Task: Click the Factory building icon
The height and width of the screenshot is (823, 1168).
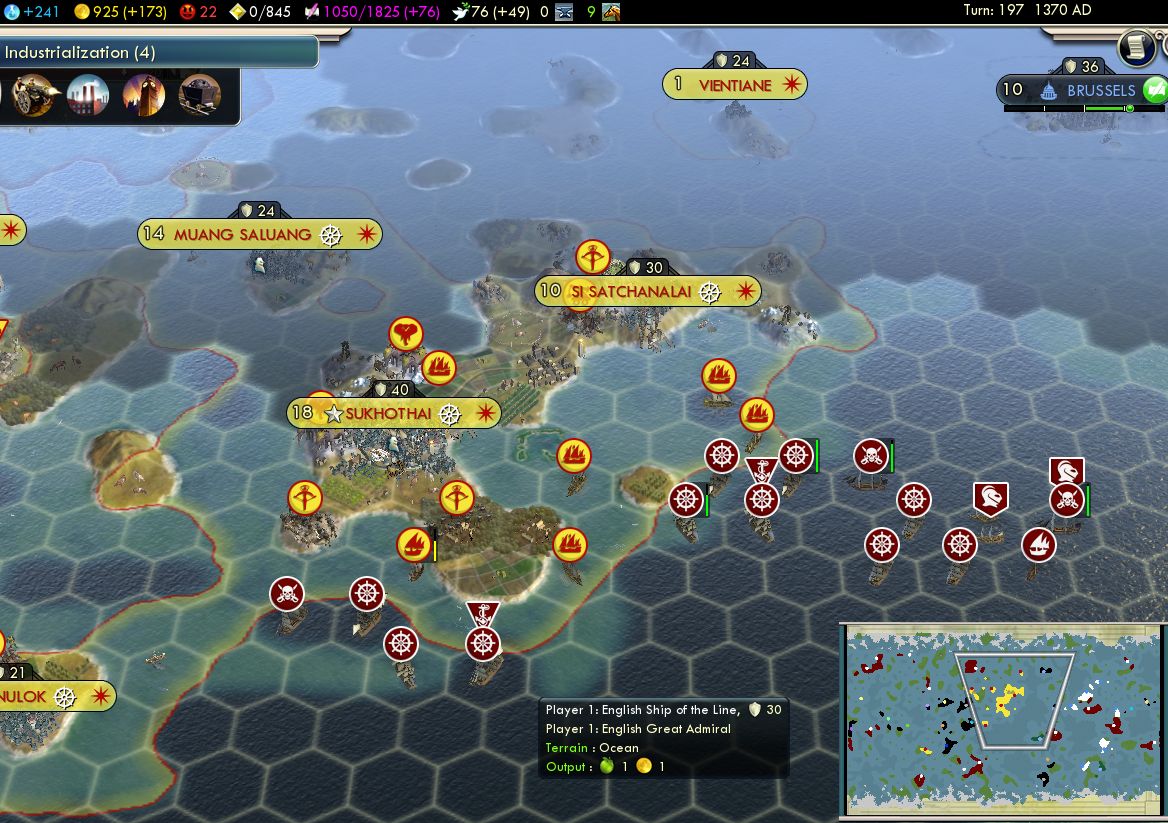Action: click(x=88, y=96)
